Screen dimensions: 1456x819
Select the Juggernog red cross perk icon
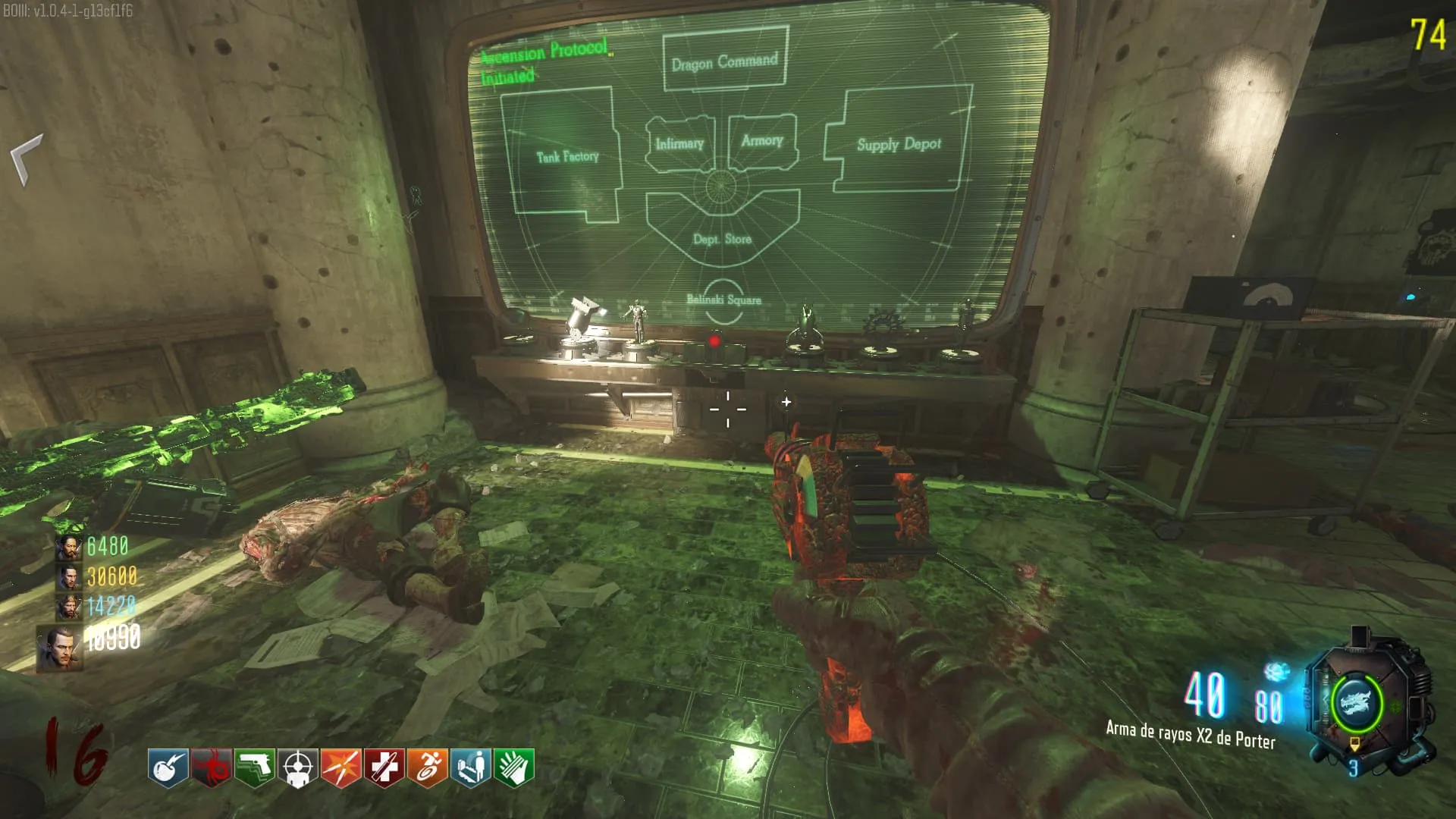click(384, 767)
